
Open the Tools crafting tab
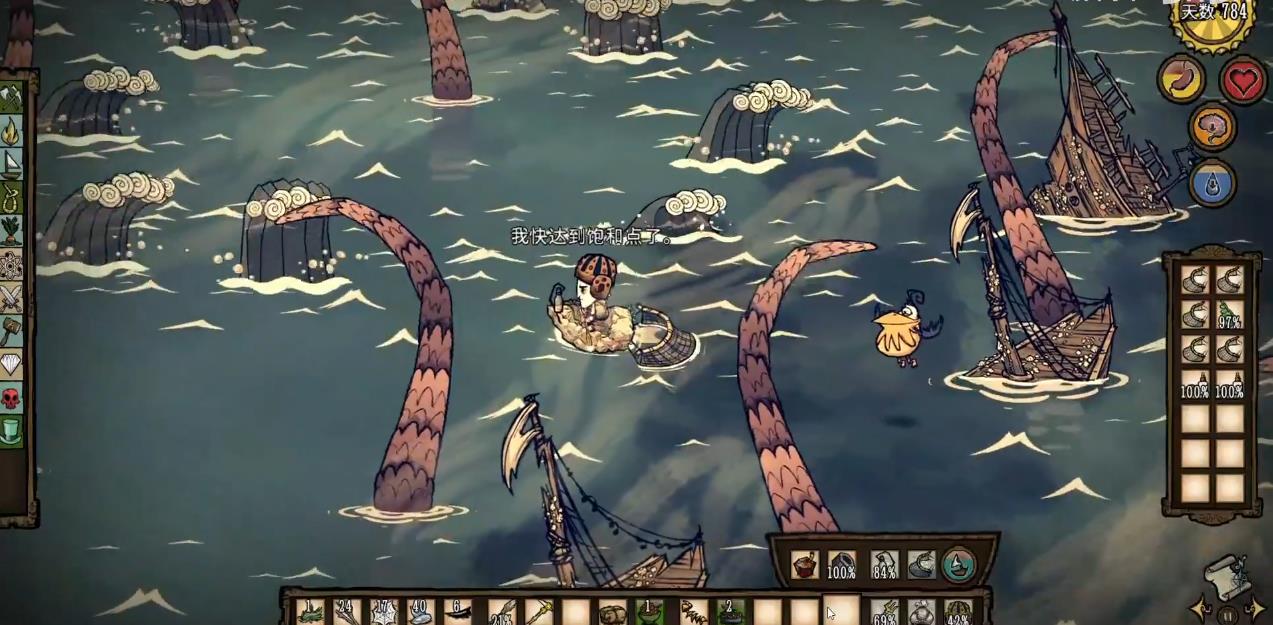(x=11, y=98)
